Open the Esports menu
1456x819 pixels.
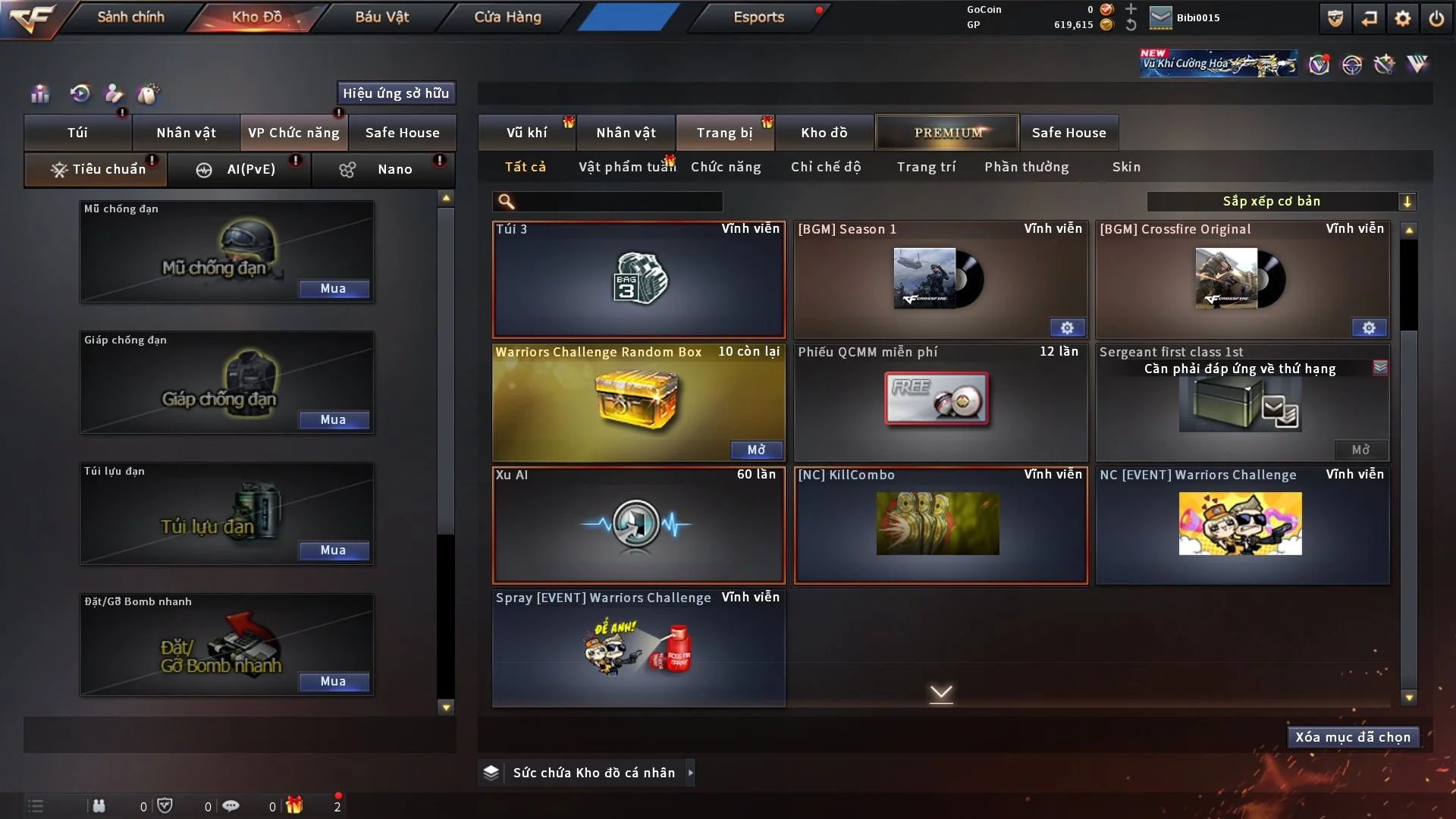coord(758,17)
